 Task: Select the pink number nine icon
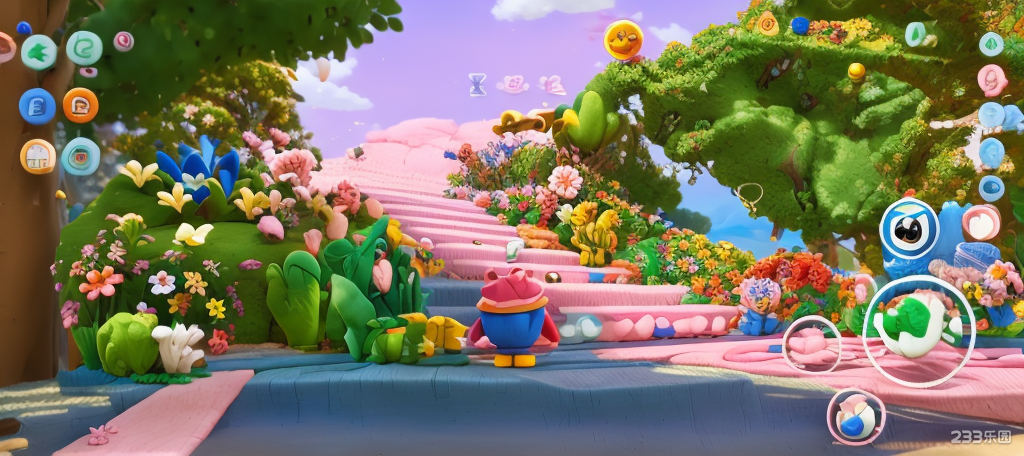992,79
